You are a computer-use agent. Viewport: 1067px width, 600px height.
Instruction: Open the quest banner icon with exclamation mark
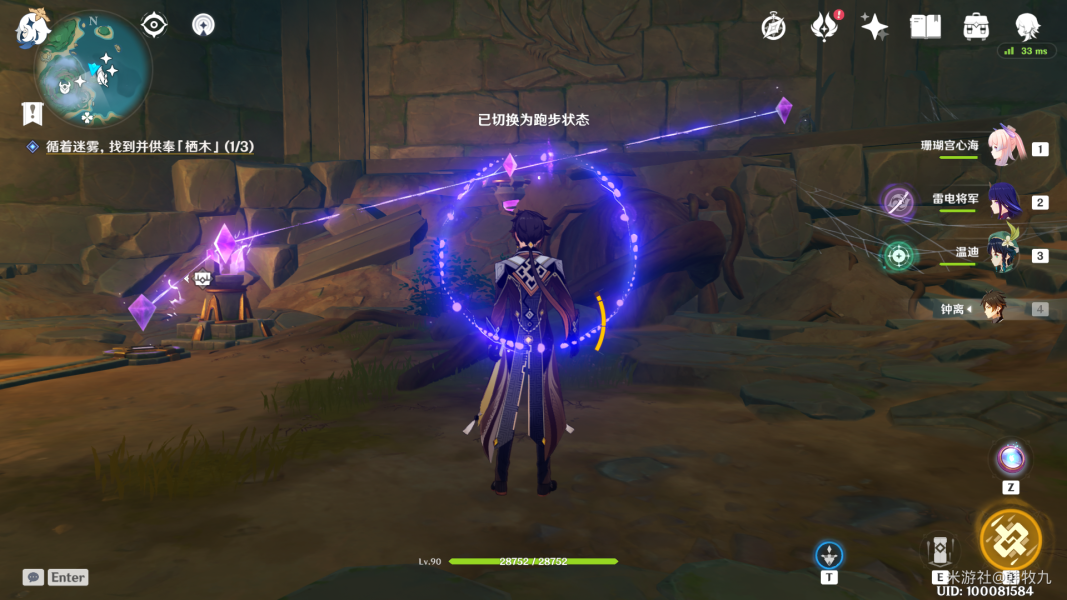click(x=32, y=113)
